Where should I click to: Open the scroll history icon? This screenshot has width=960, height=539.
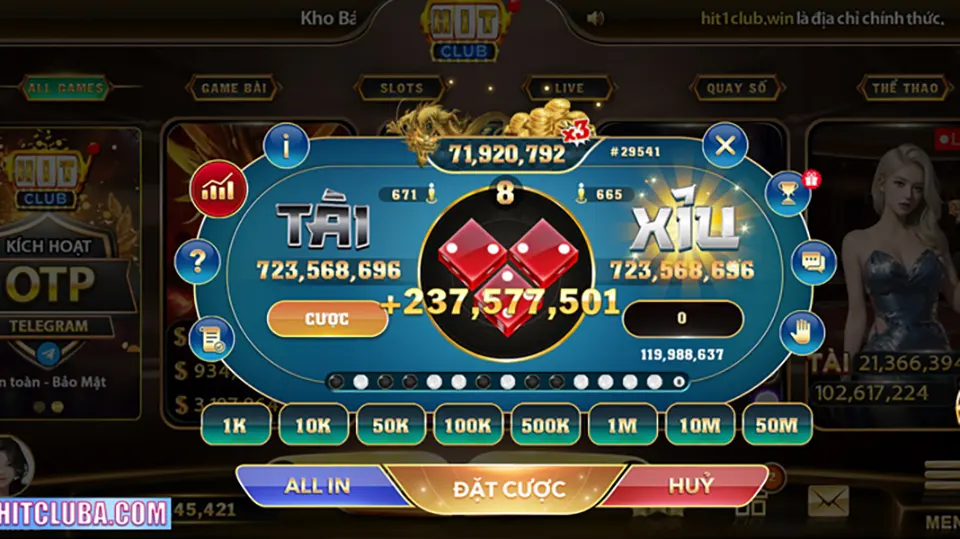[x=211, y=339]
